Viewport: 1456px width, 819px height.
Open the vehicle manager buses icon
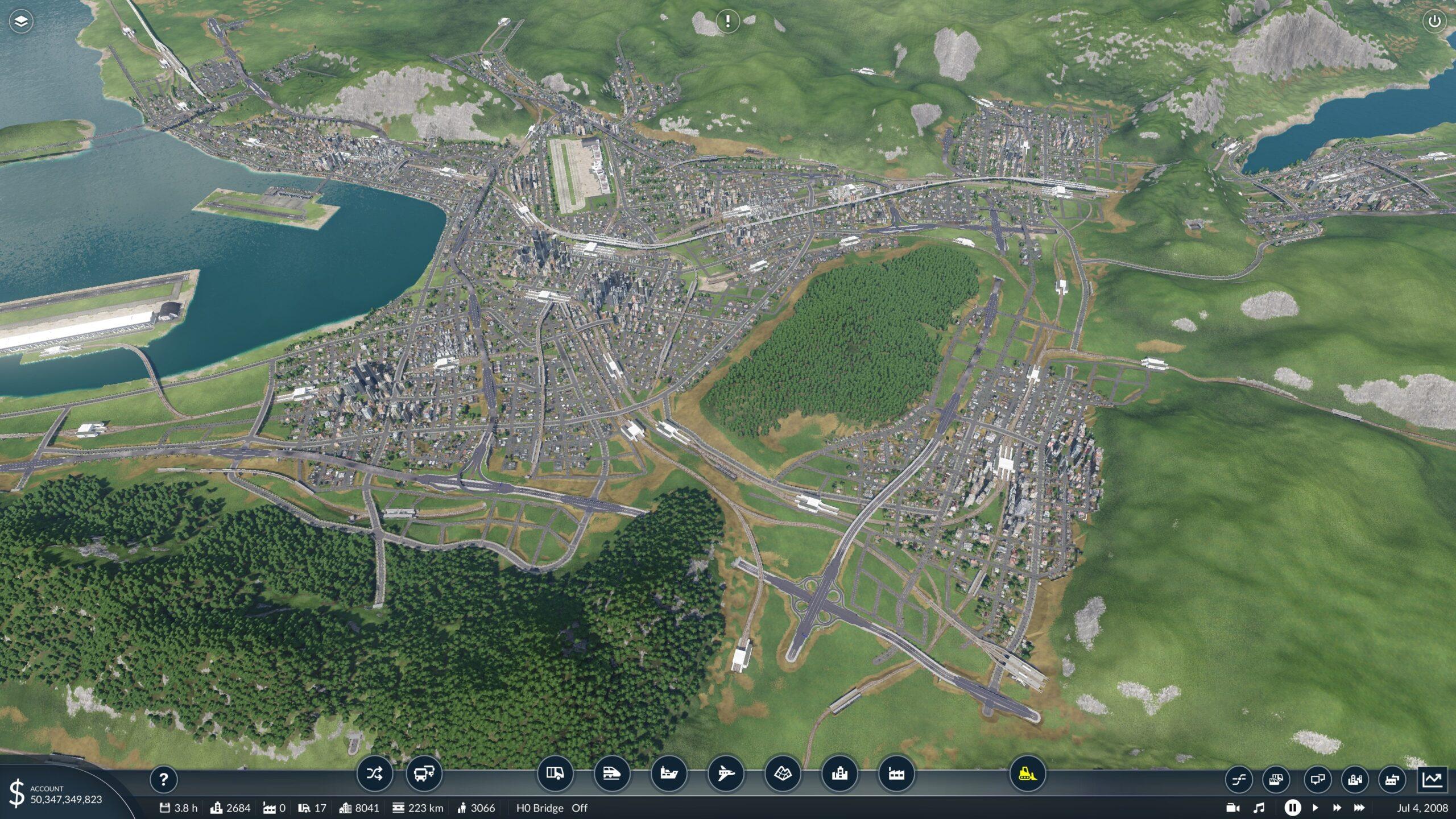424,773
